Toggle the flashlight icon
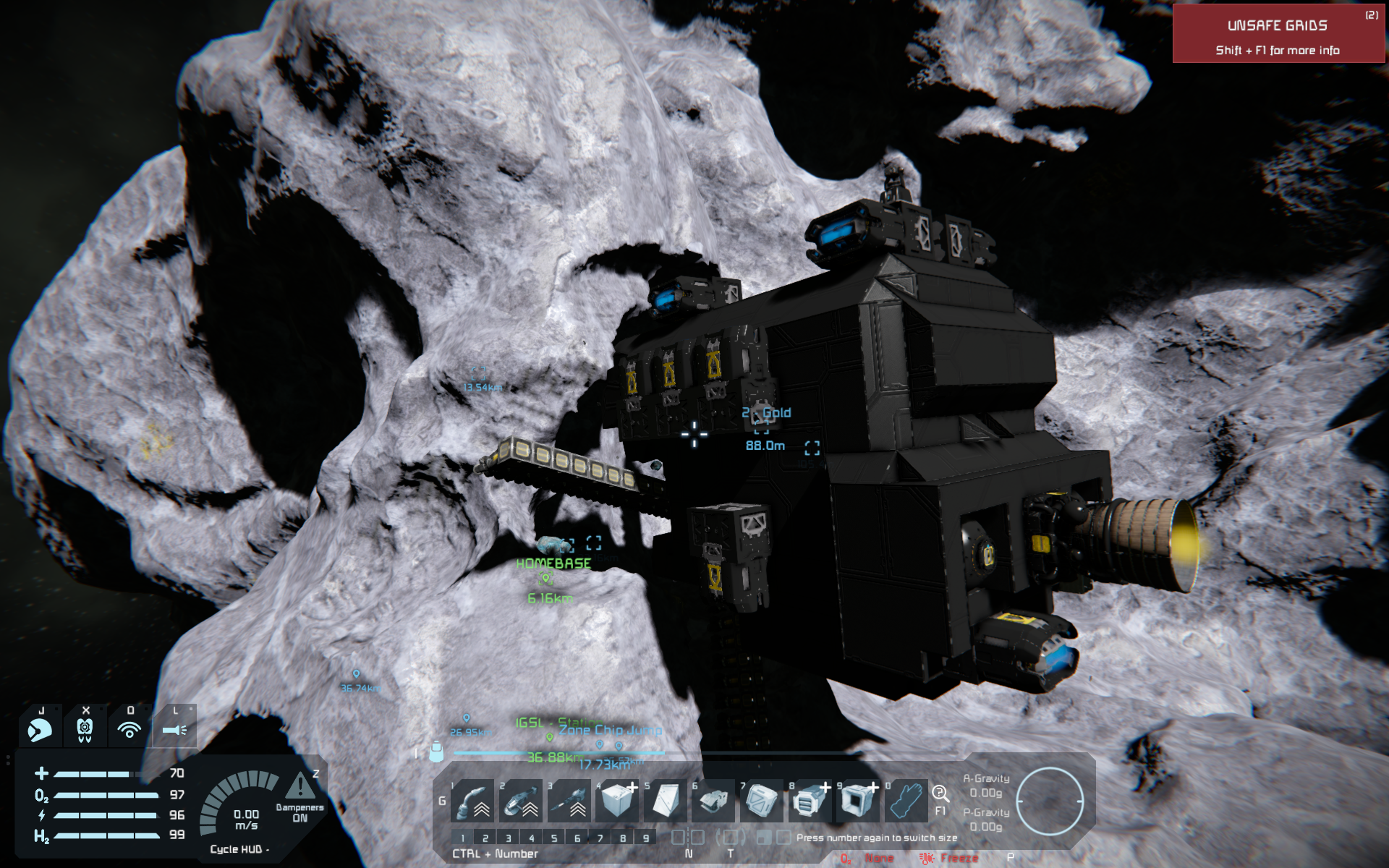Screen dimensions: 1389x868 (174, 730)
